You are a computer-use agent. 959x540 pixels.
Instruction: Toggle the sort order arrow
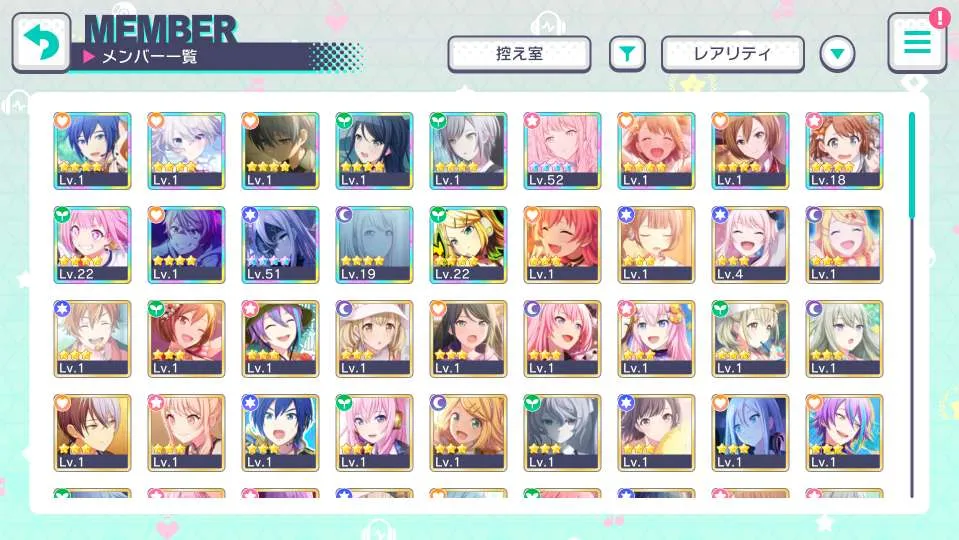point(837,54)
